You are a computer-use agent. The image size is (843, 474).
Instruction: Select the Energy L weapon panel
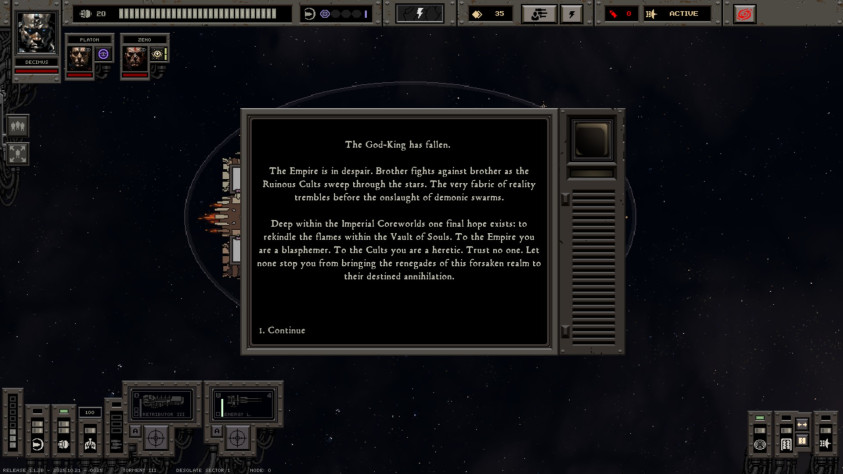coord(242,405)
